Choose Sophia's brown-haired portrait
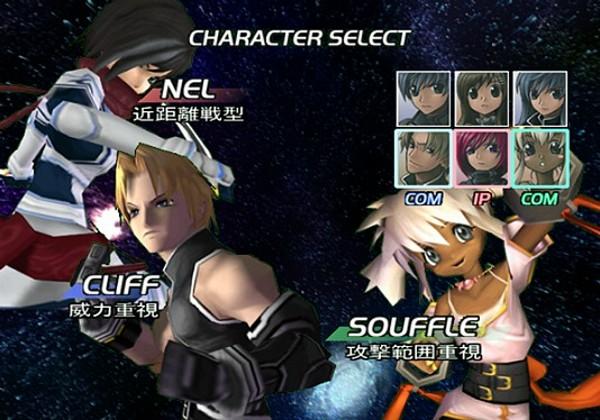Screen dimensions: 600x420 pyautogui.click(x=481, y=98)
